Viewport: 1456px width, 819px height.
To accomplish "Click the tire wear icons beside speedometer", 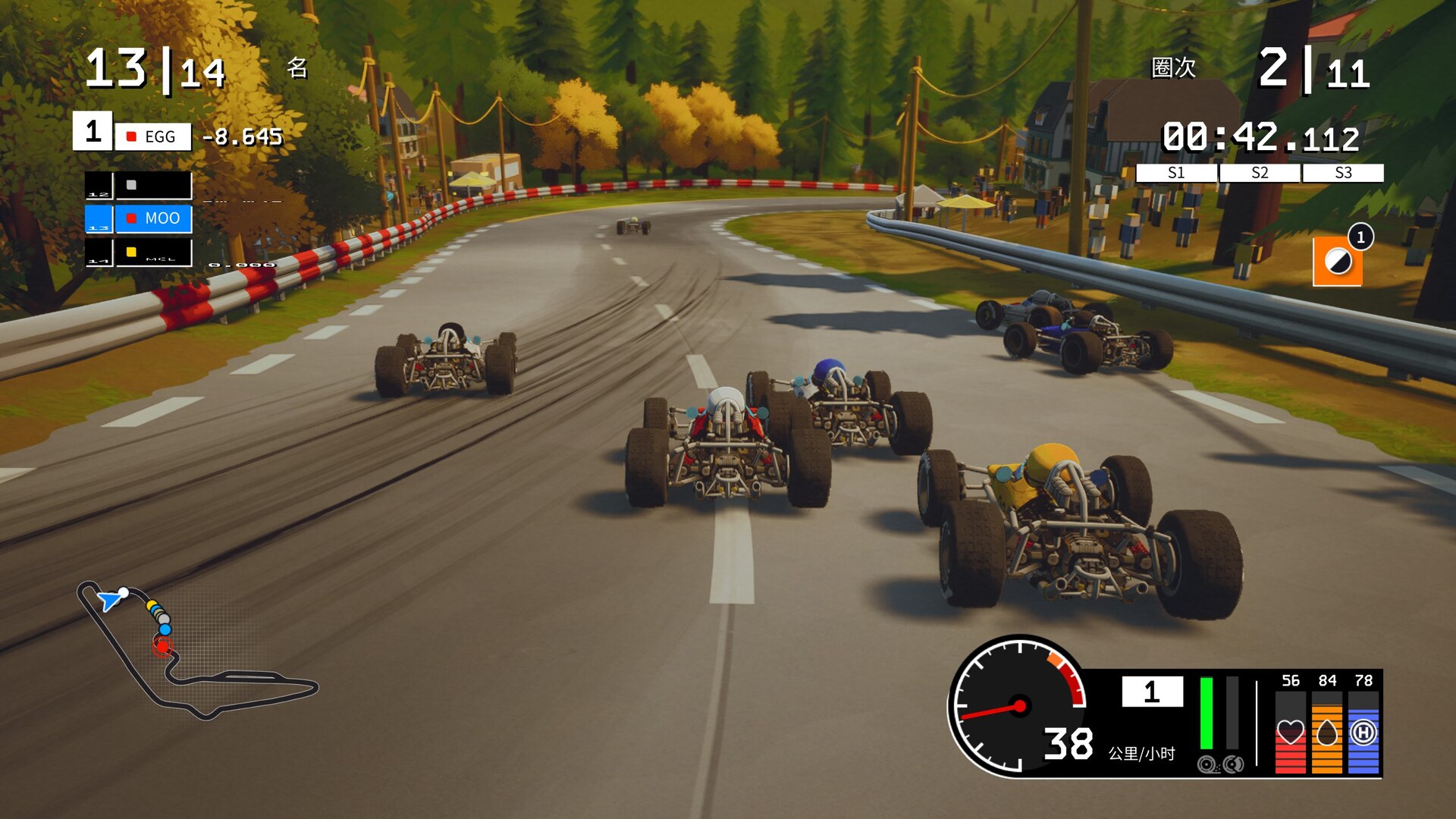I will tap(1220, 764).
